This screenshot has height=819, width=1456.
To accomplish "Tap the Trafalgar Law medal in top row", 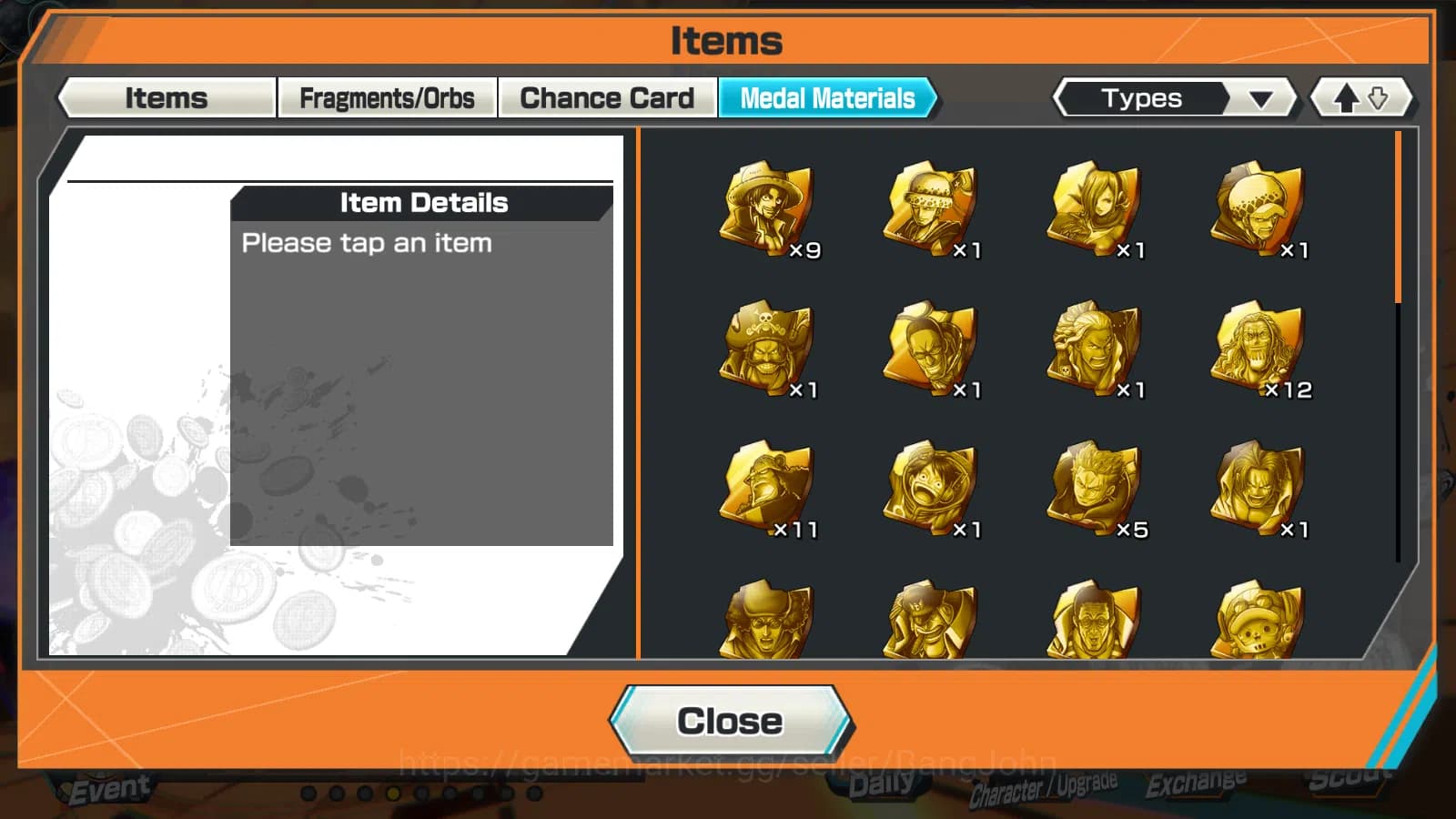I will pyautogui.click(x=933, y=209).
